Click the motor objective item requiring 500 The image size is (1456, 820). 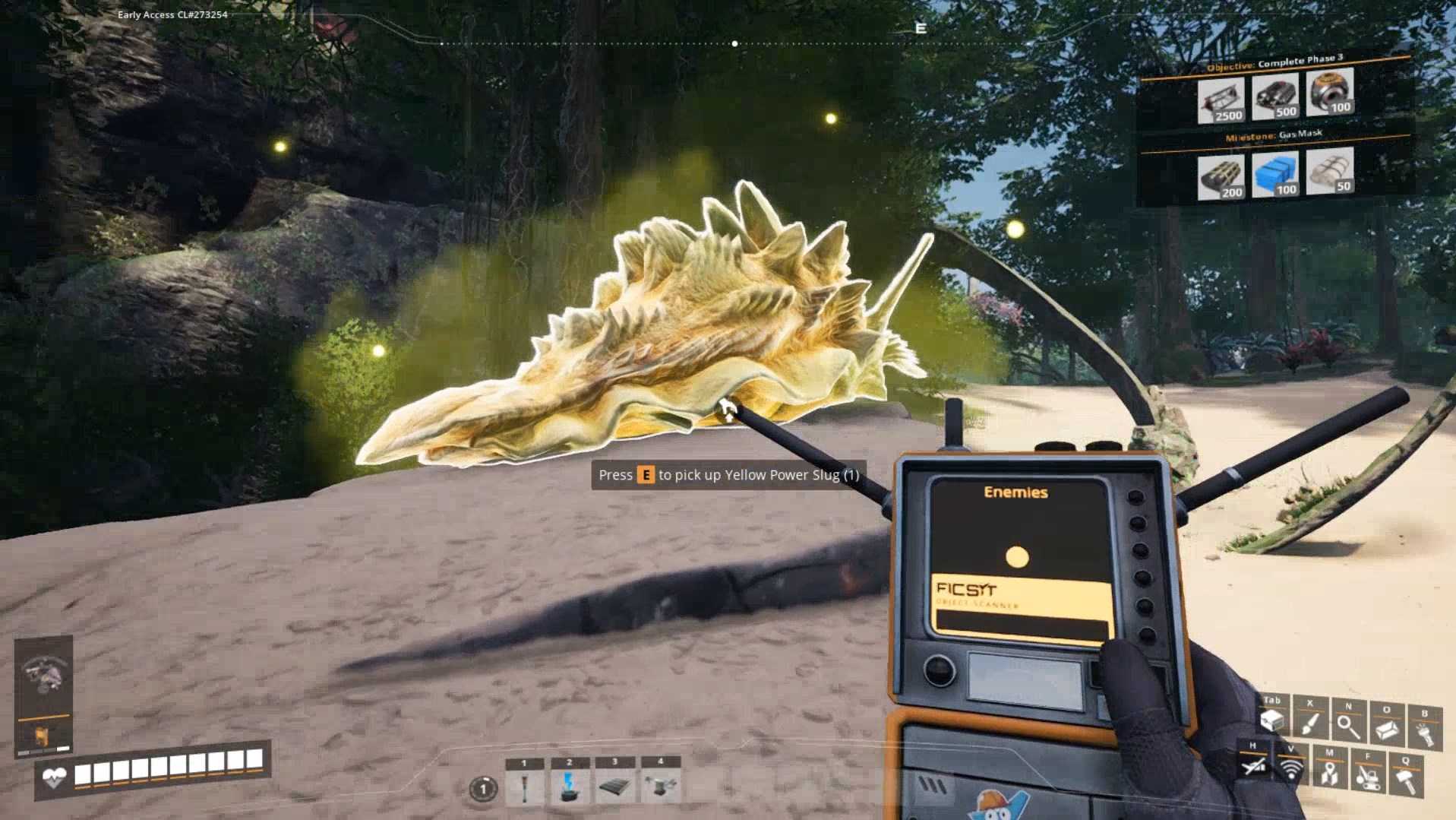coord(1275,96)
